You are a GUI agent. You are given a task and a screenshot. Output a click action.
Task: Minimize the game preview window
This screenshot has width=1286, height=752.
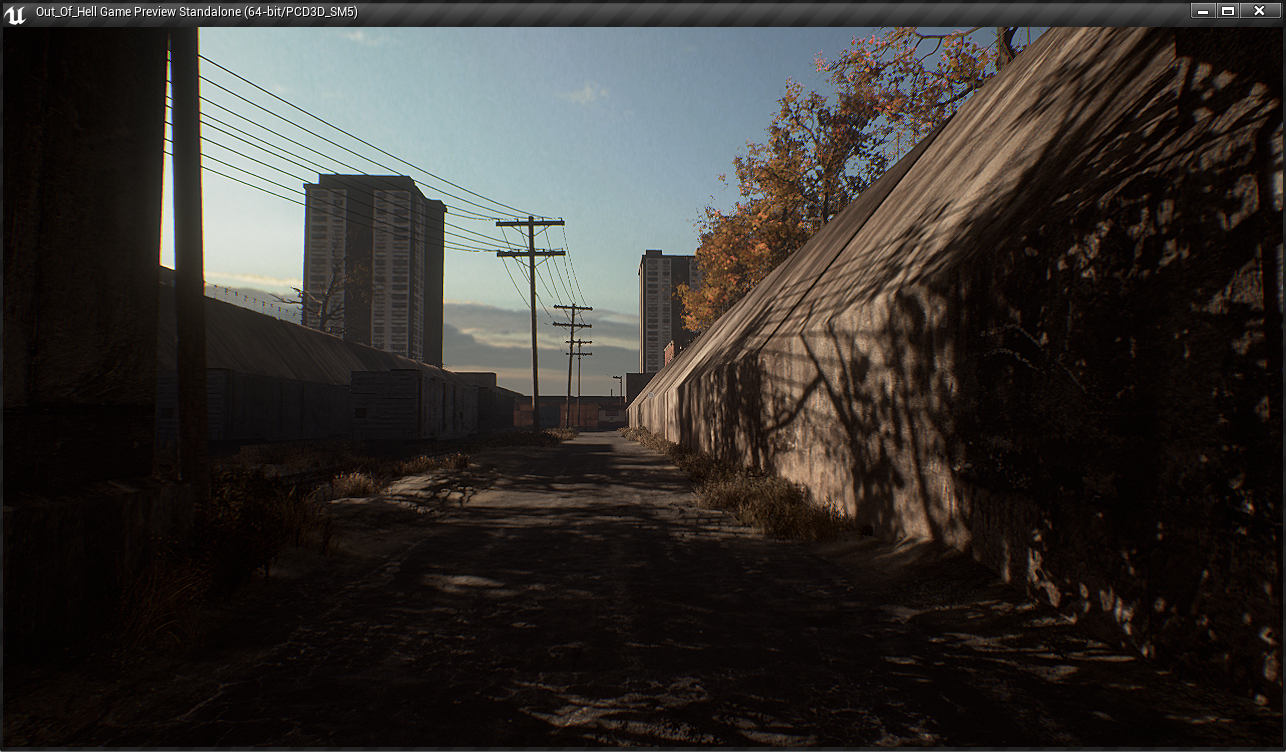[x=1203, y=11]
